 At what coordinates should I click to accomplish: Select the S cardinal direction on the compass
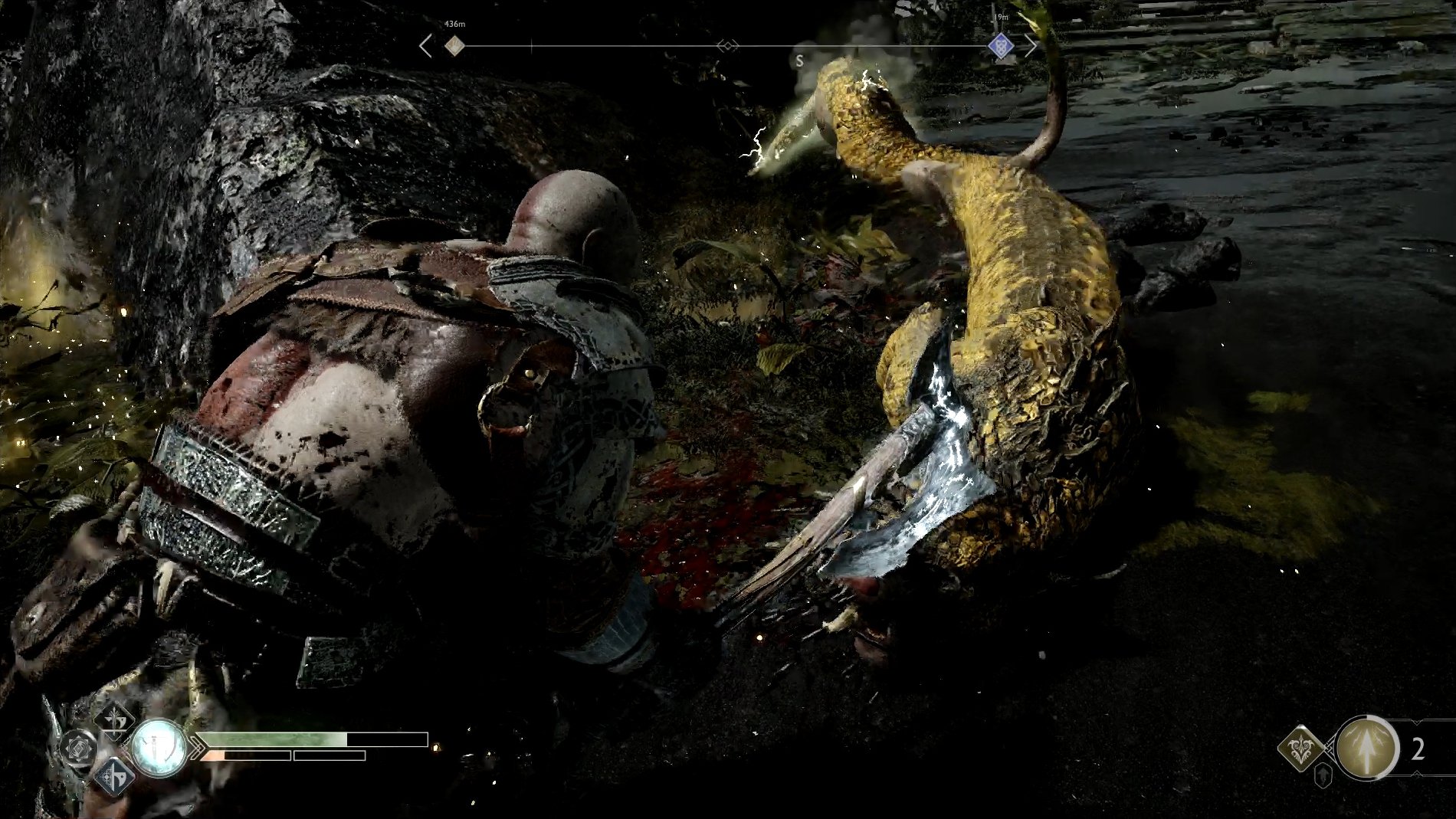coord(799,60)
